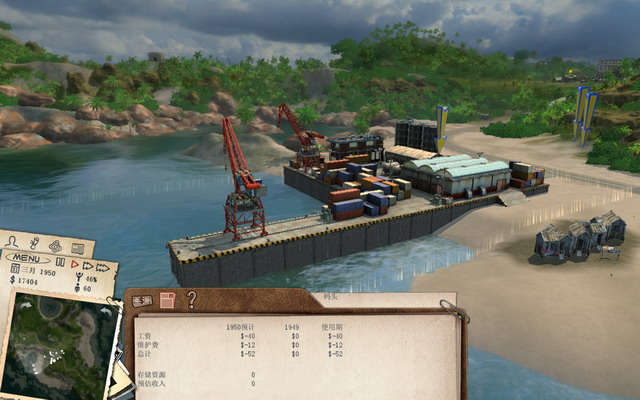The image size is (640, 400).
Task: Switch to the dock's red ledger tab
Action: [167, 300]
